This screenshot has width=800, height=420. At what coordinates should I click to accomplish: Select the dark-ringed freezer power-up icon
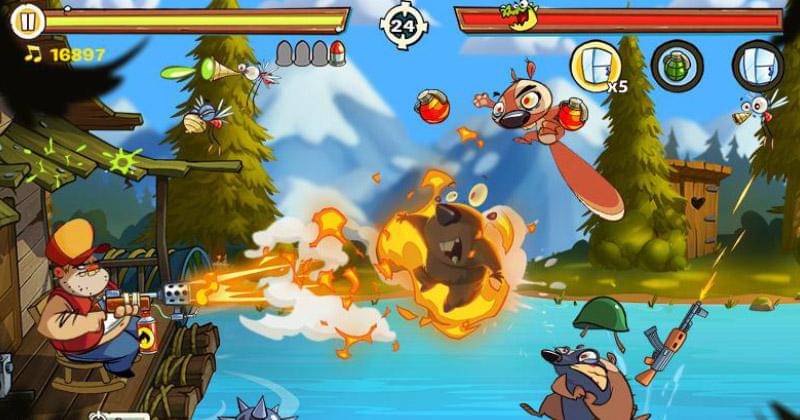click(756, 66)
